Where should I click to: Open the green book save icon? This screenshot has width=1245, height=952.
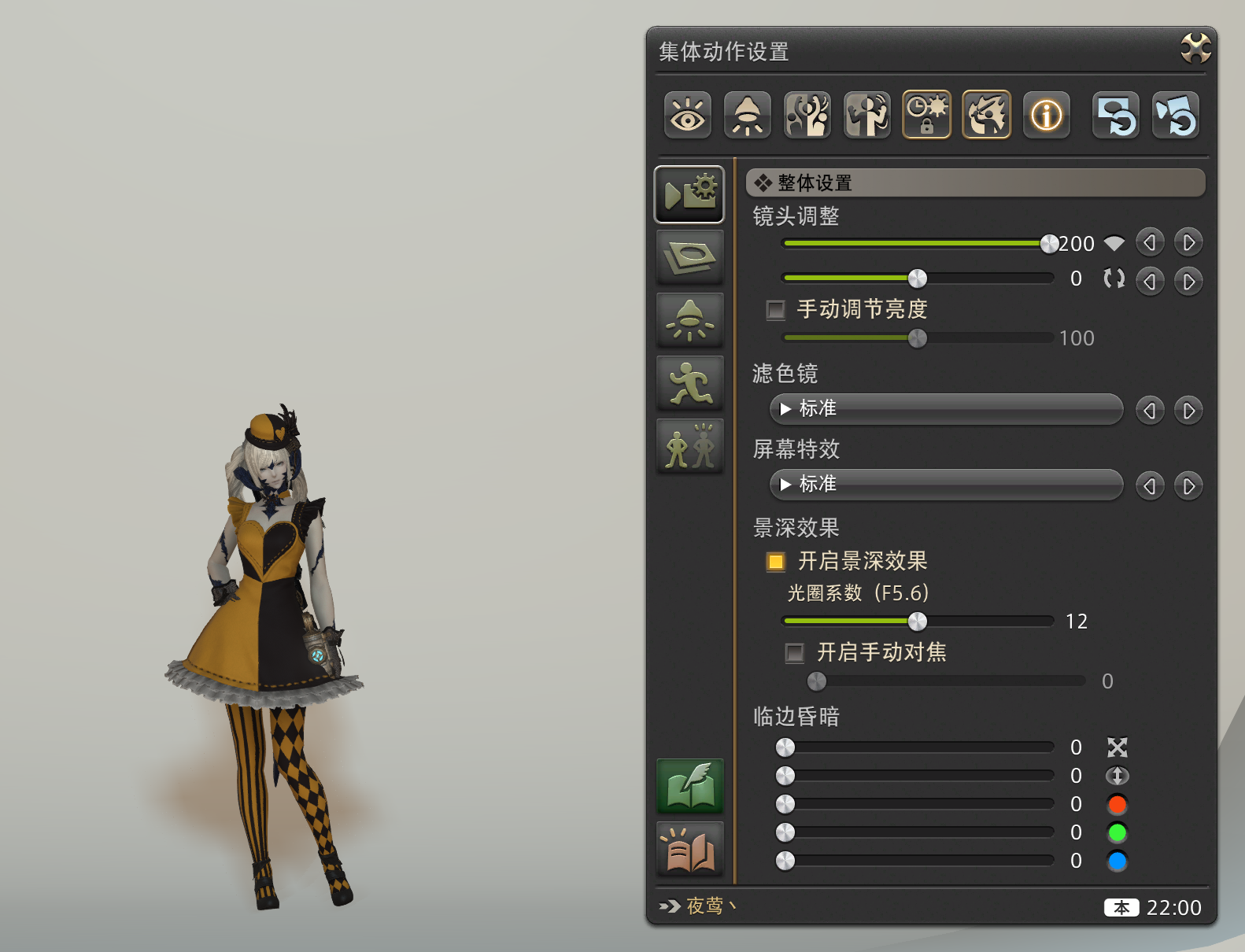(x=689, y=784)
